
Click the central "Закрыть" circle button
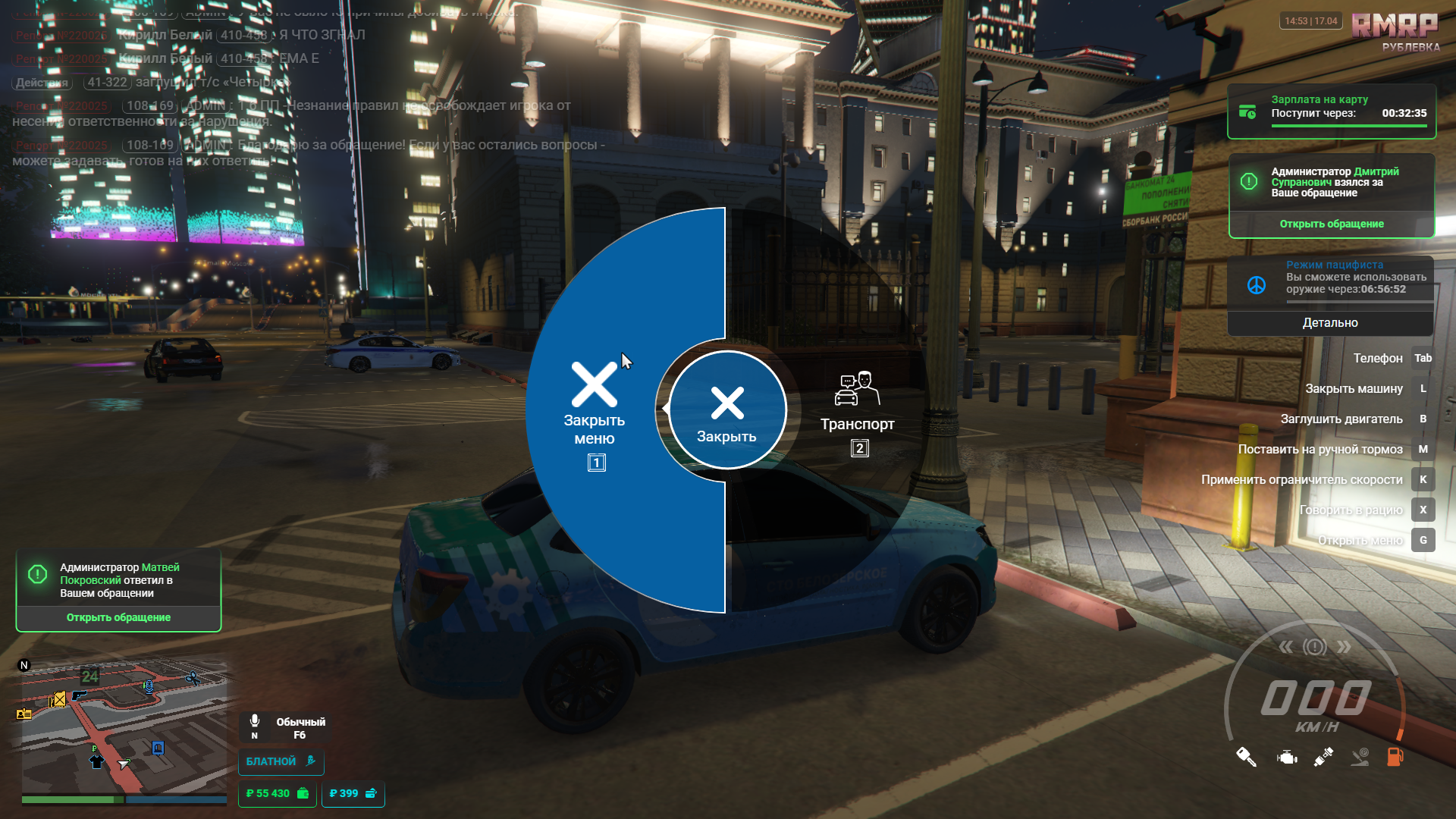tap(727, 410)
